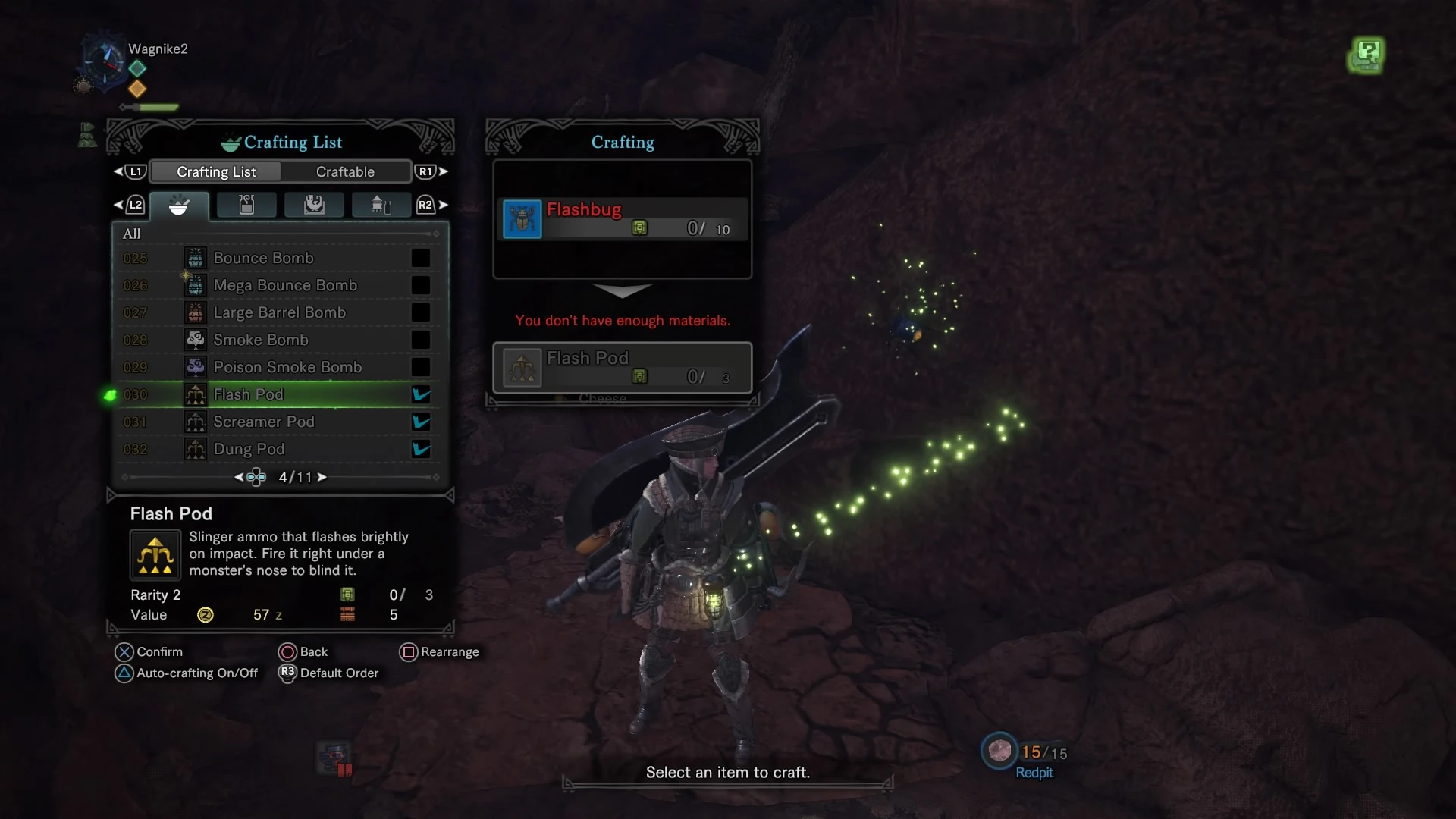Viewport: 1456px width, 819px height.
Task: Select the Redpit slinger ammo icon
Action: pyautogui.click(x=999, y=751)
